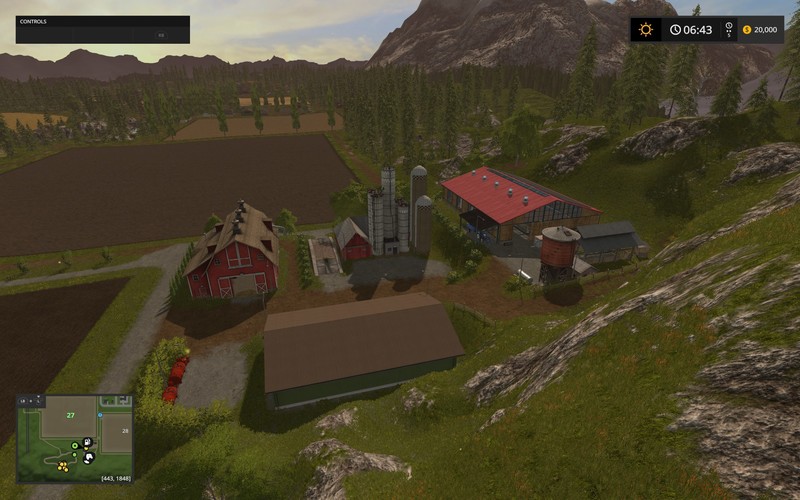Image resolution: width=800 pixels, height=500 pixels.
Task: Select the yellow marker cluster on minimap
Action: pos(63,466)
